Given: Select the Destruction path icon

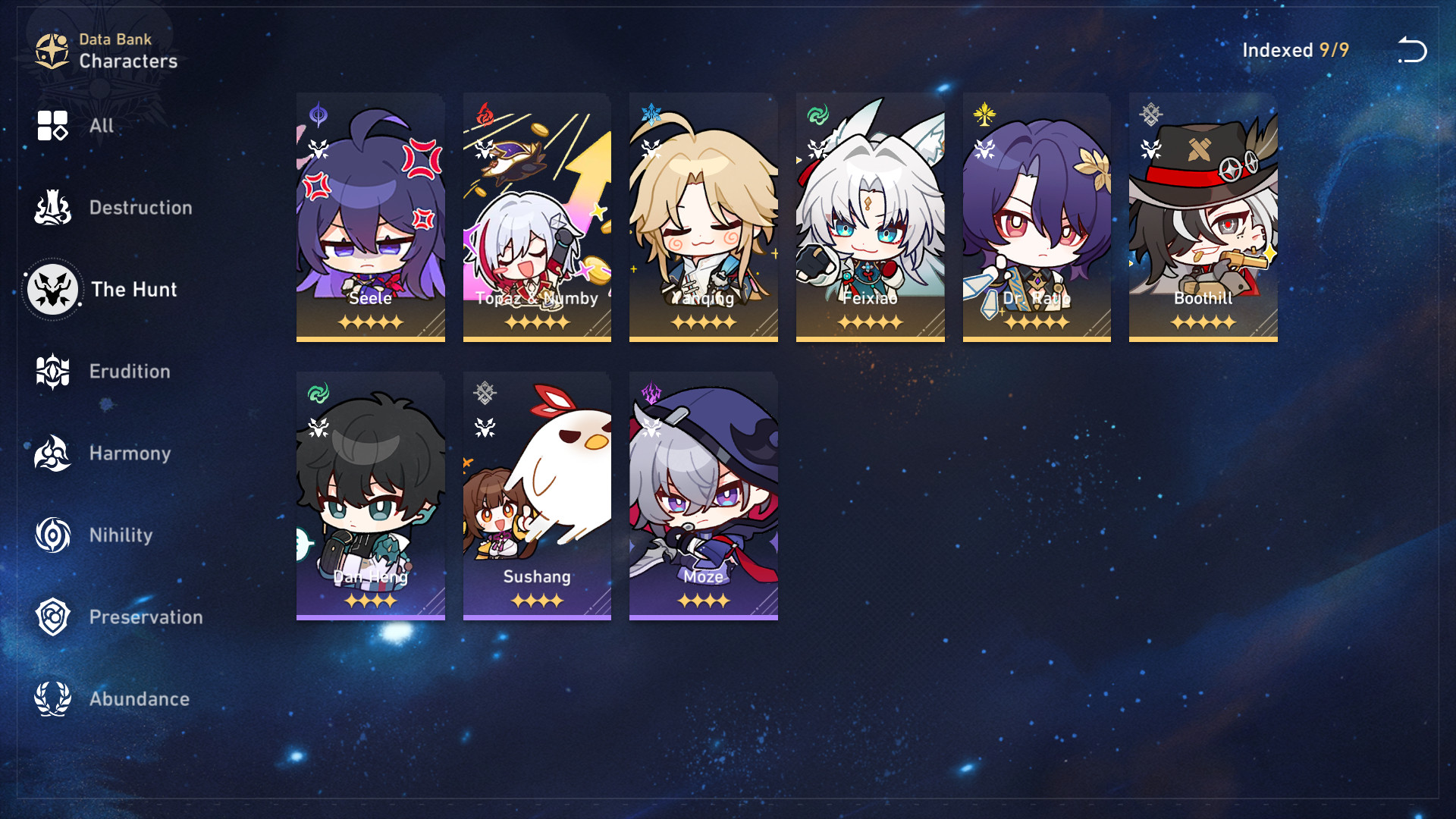Looking at the screenshot, I should (51, 206).
